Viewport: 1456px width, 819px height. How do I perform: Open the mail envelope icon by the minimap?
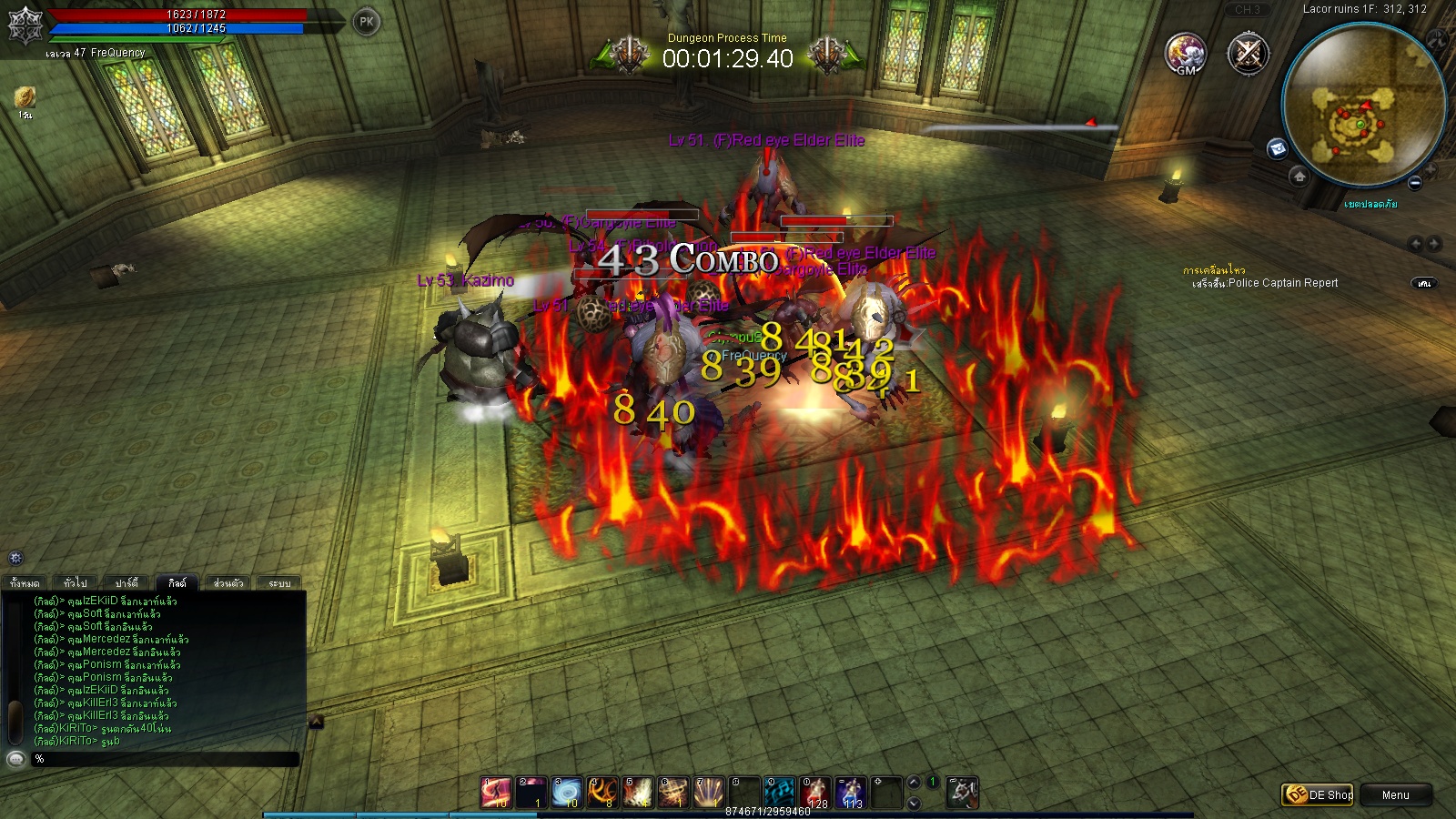click(1278, 148)
